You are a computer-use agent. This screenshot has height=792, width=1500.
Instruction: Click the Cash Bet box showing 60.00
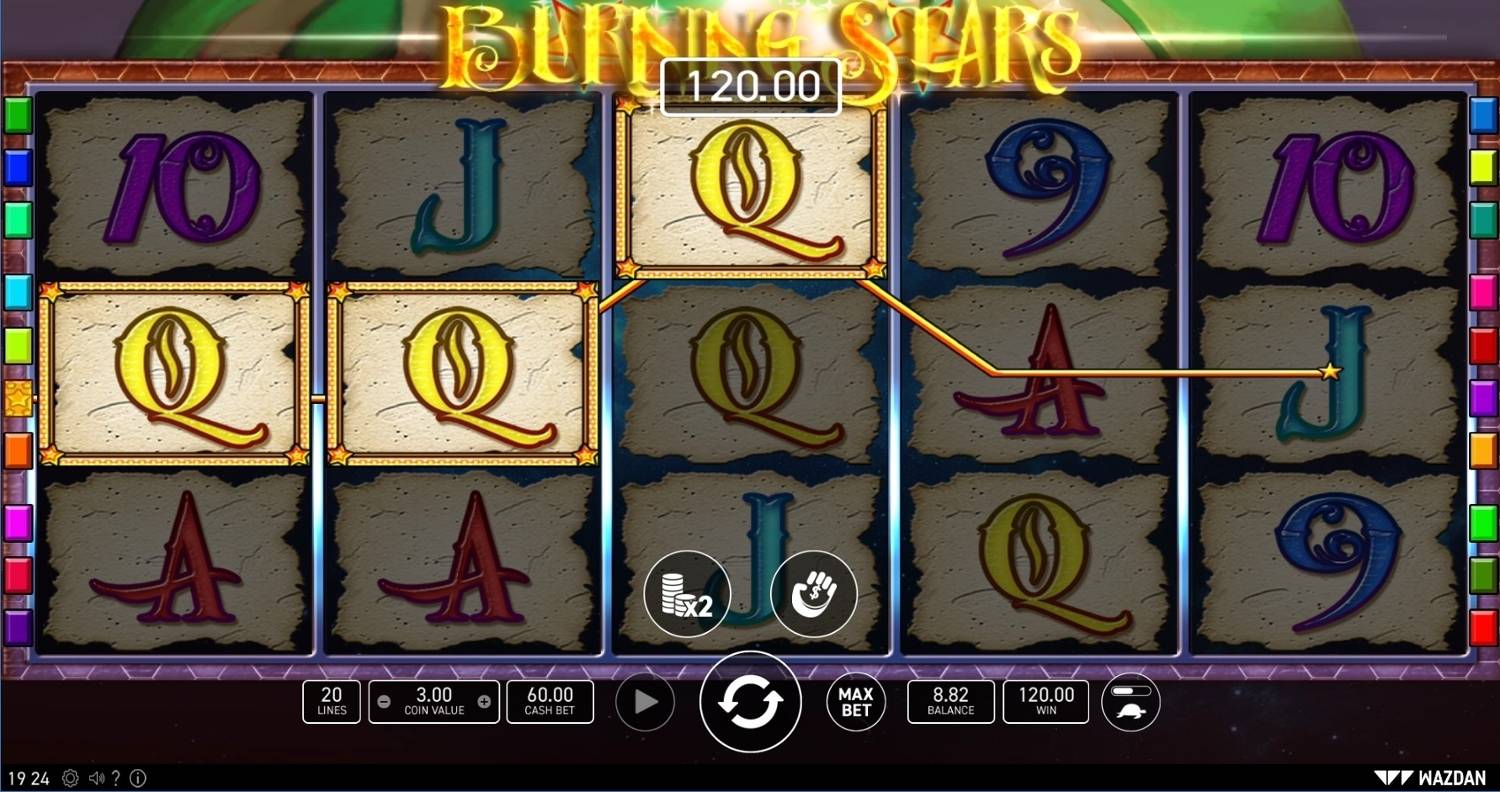tap(549, 702)
